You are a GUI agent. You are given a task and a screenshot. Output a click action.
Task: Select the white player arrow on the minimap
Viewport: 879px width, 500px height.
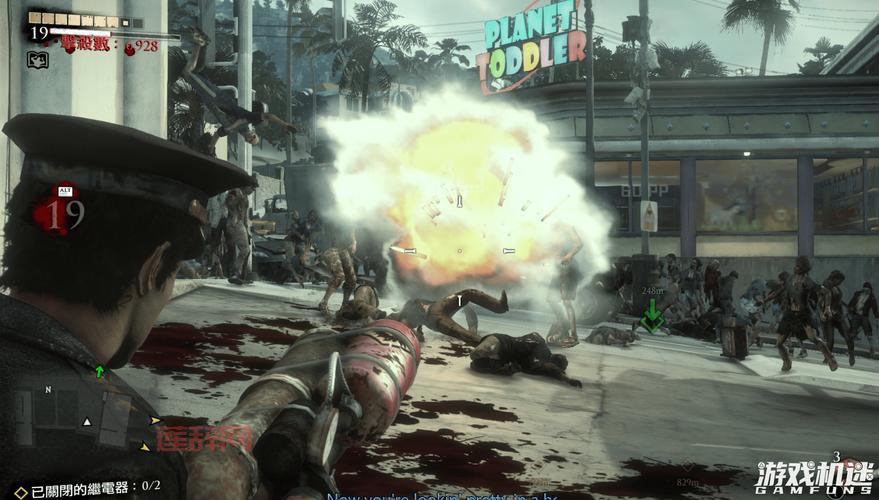(x=86, y=422)
